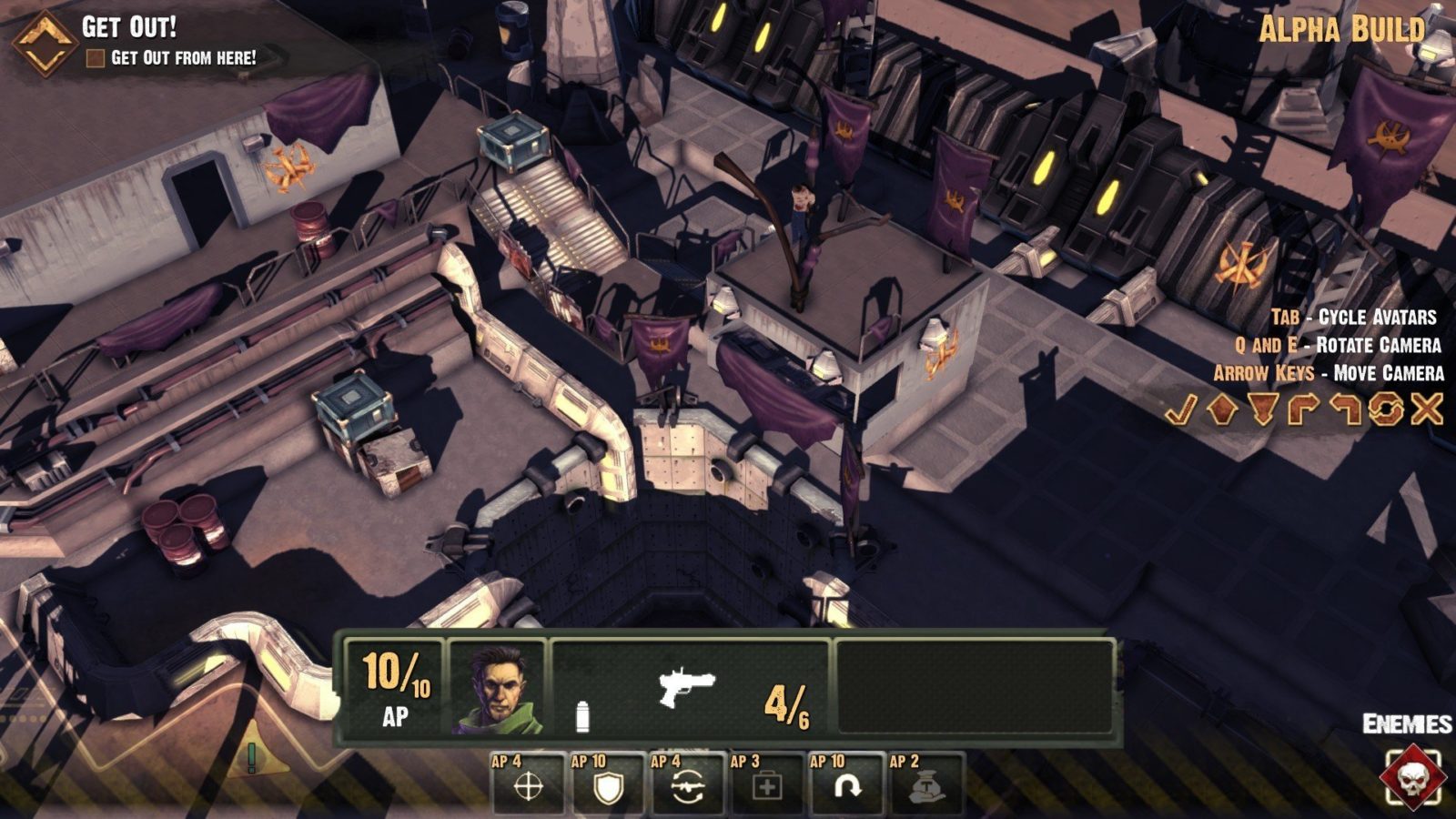Select the money bag action
This screenshot has height=819, width=1456.
coord(925,784)
